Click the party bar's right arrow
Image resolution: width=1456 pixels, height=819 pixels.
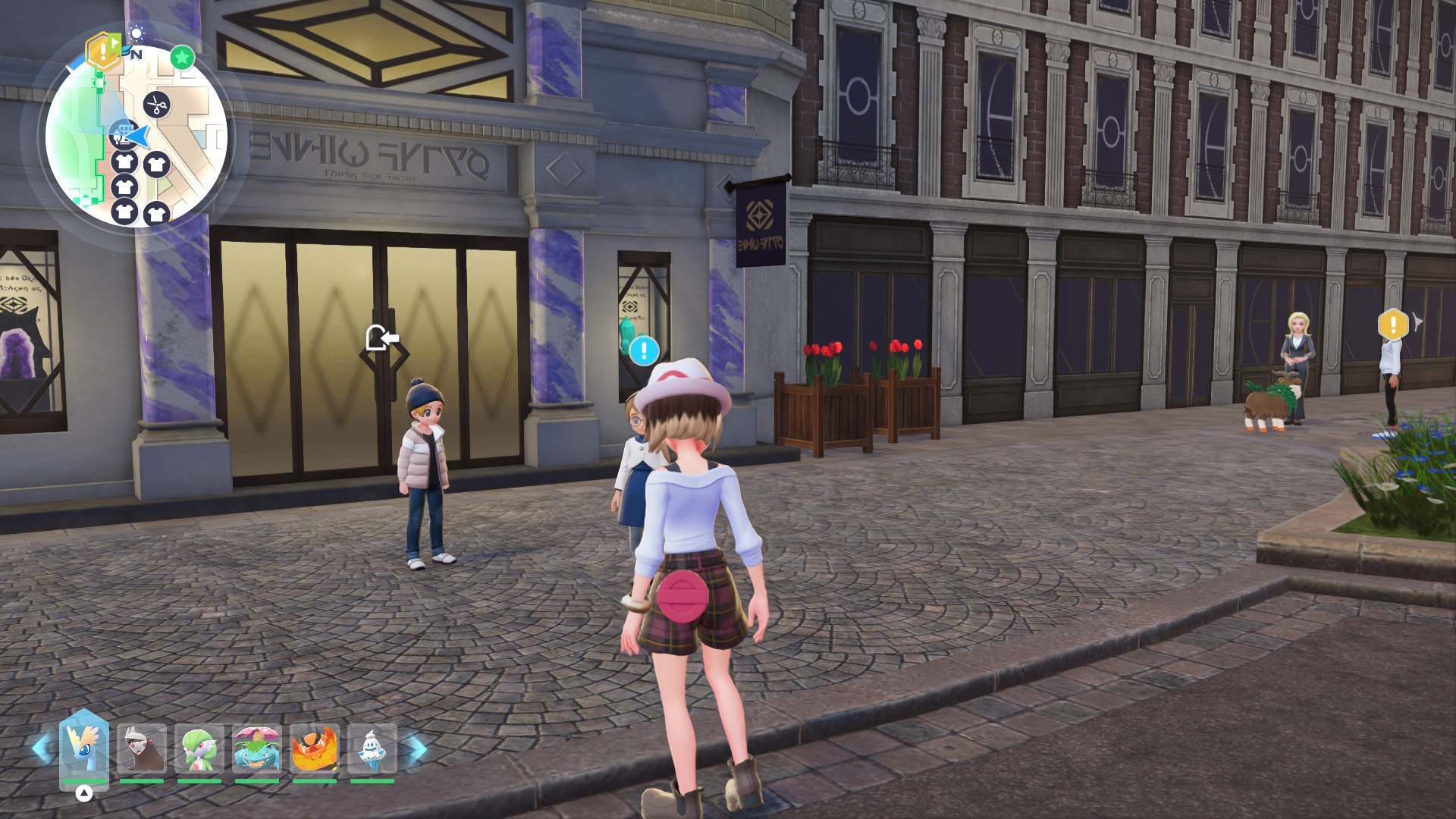(416, 748)
